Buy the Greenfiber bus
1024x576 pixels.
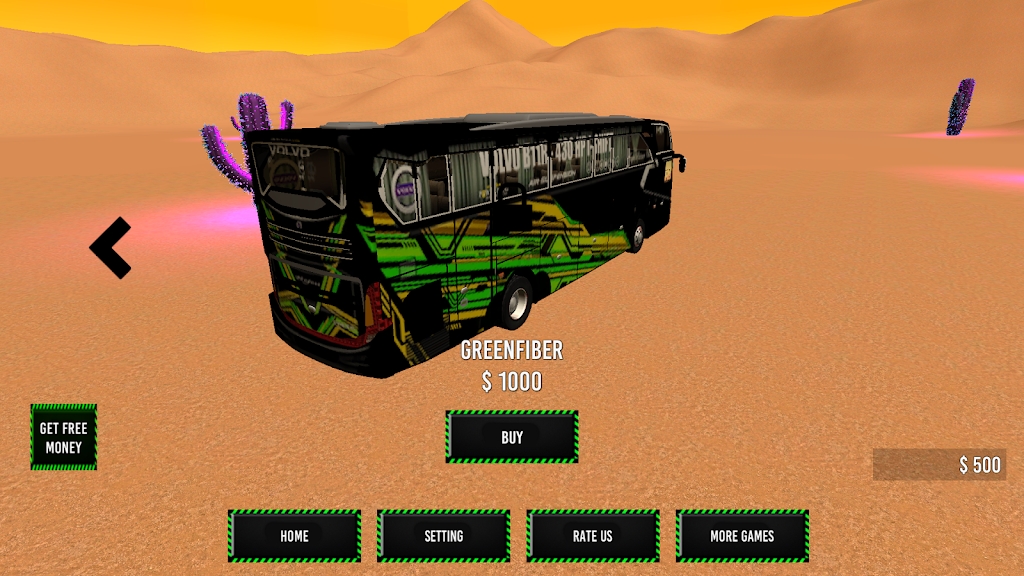click(x=511, y=437)
